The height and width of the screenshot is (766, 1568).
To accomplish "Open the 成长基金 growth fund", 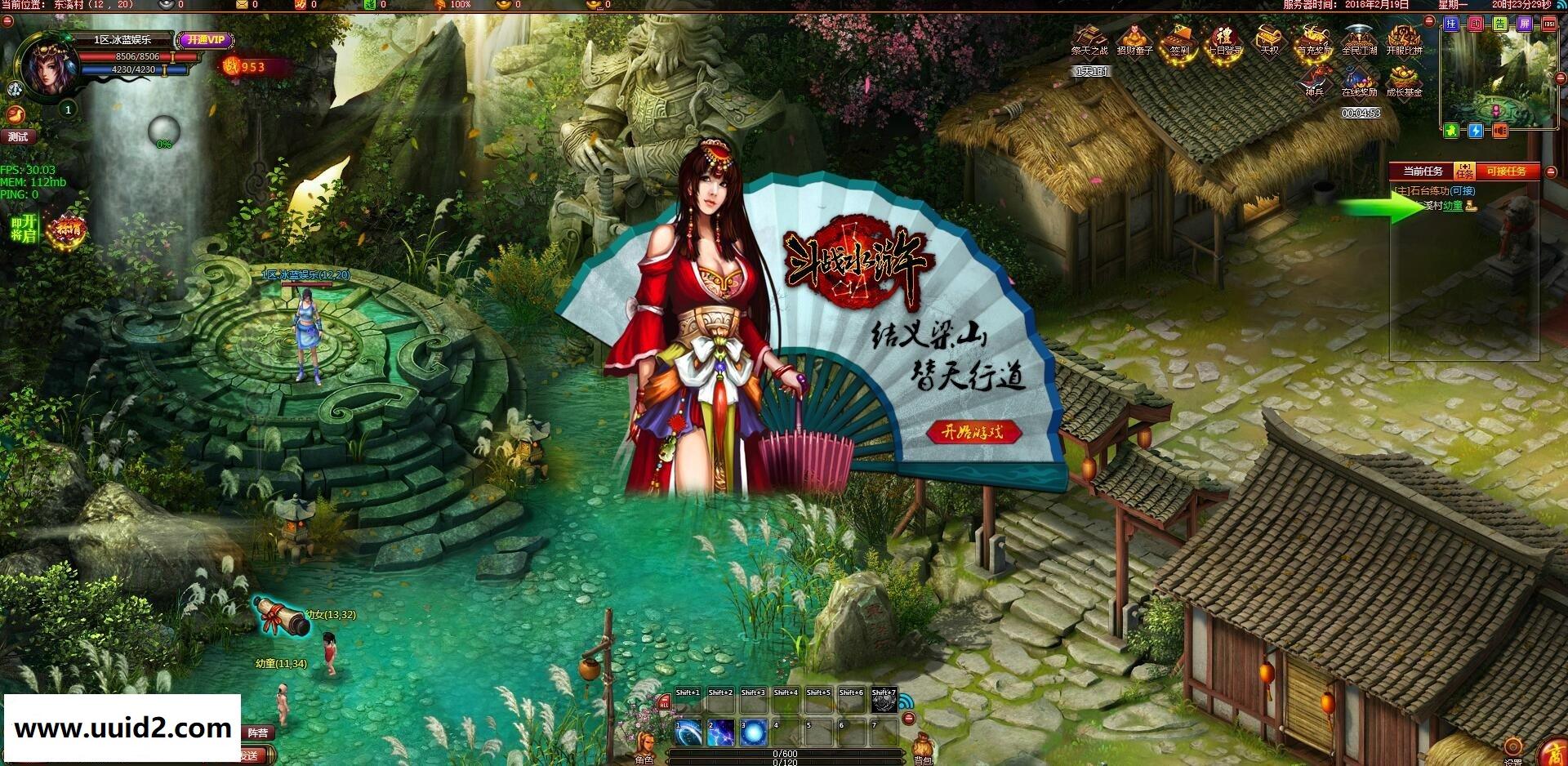I will coord(1407,83).
